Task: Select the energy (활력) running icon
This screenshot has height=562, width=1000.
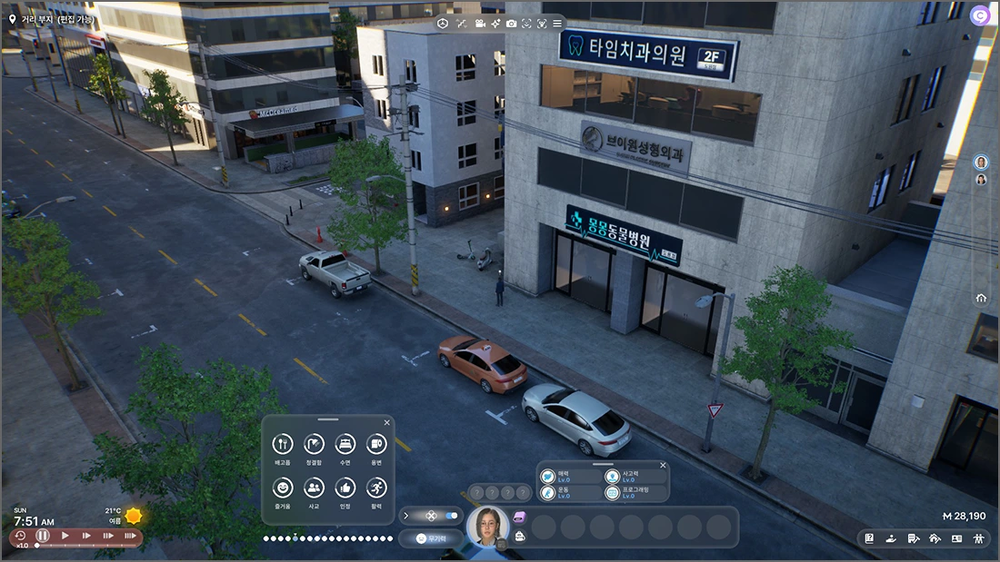Action: 376,487
